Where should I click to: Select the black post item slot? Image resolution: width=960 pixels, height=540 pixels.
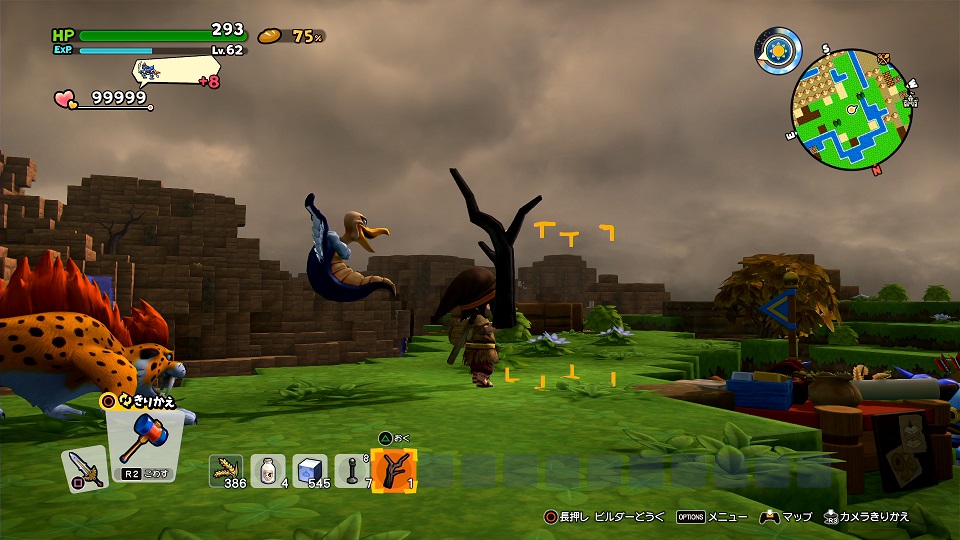click(352, 470)
